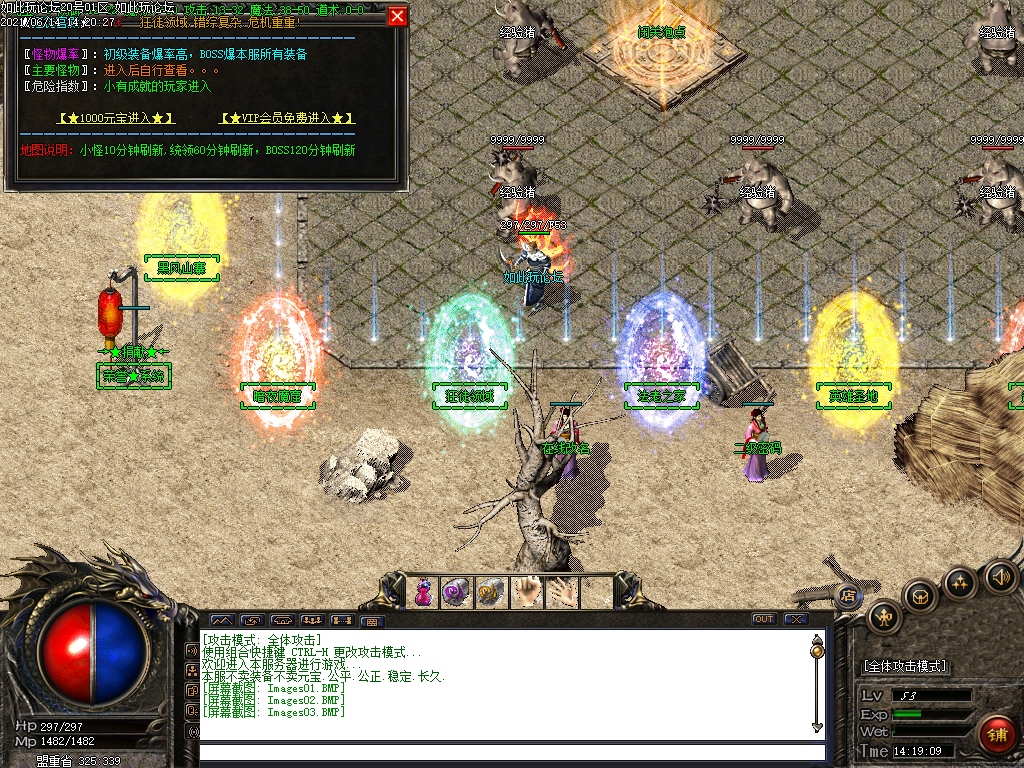The image size is (1024, 768).
Task: Choose the 1000元宝进入 entry option
Action: click(x=116, y=118)
